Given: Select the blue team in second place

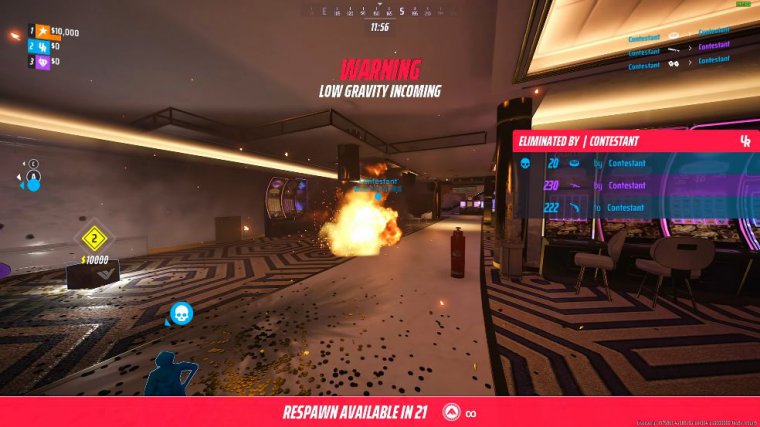Looking at the screenshot, I should (45, 46).
